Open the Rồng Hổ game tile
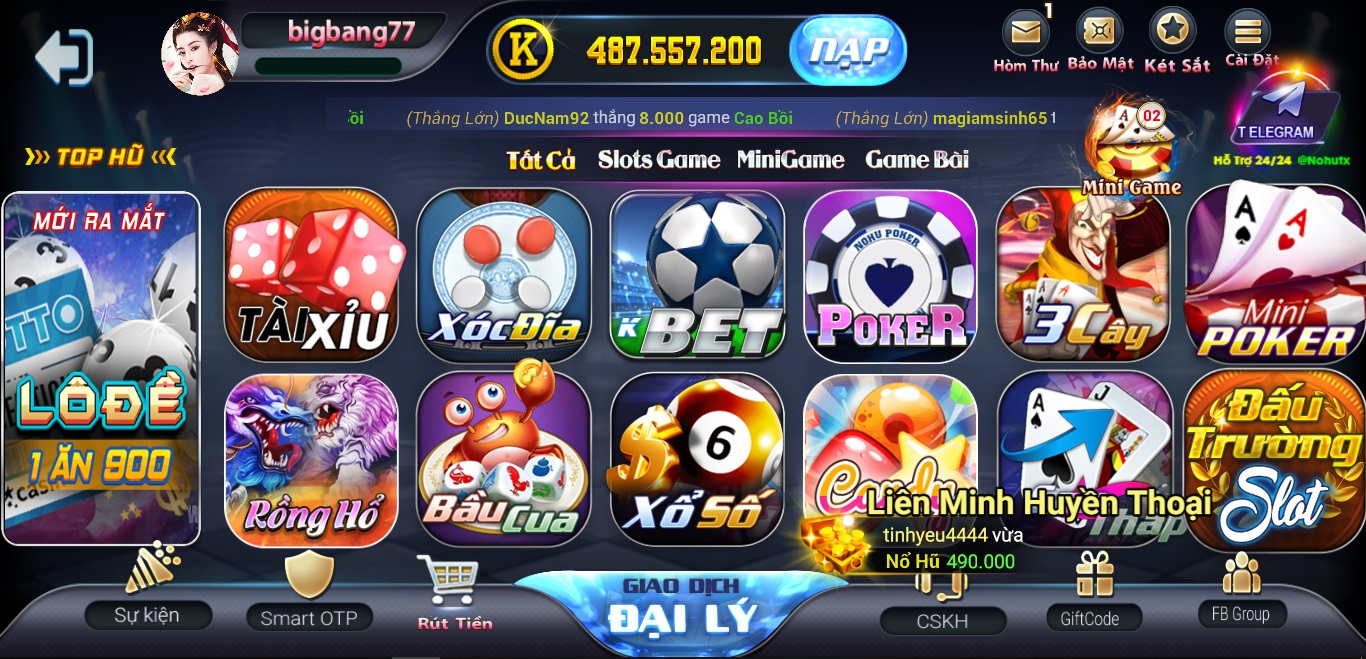Image resolution: width=1366 pixels, height=659 pixels. (x=311, y=461)
